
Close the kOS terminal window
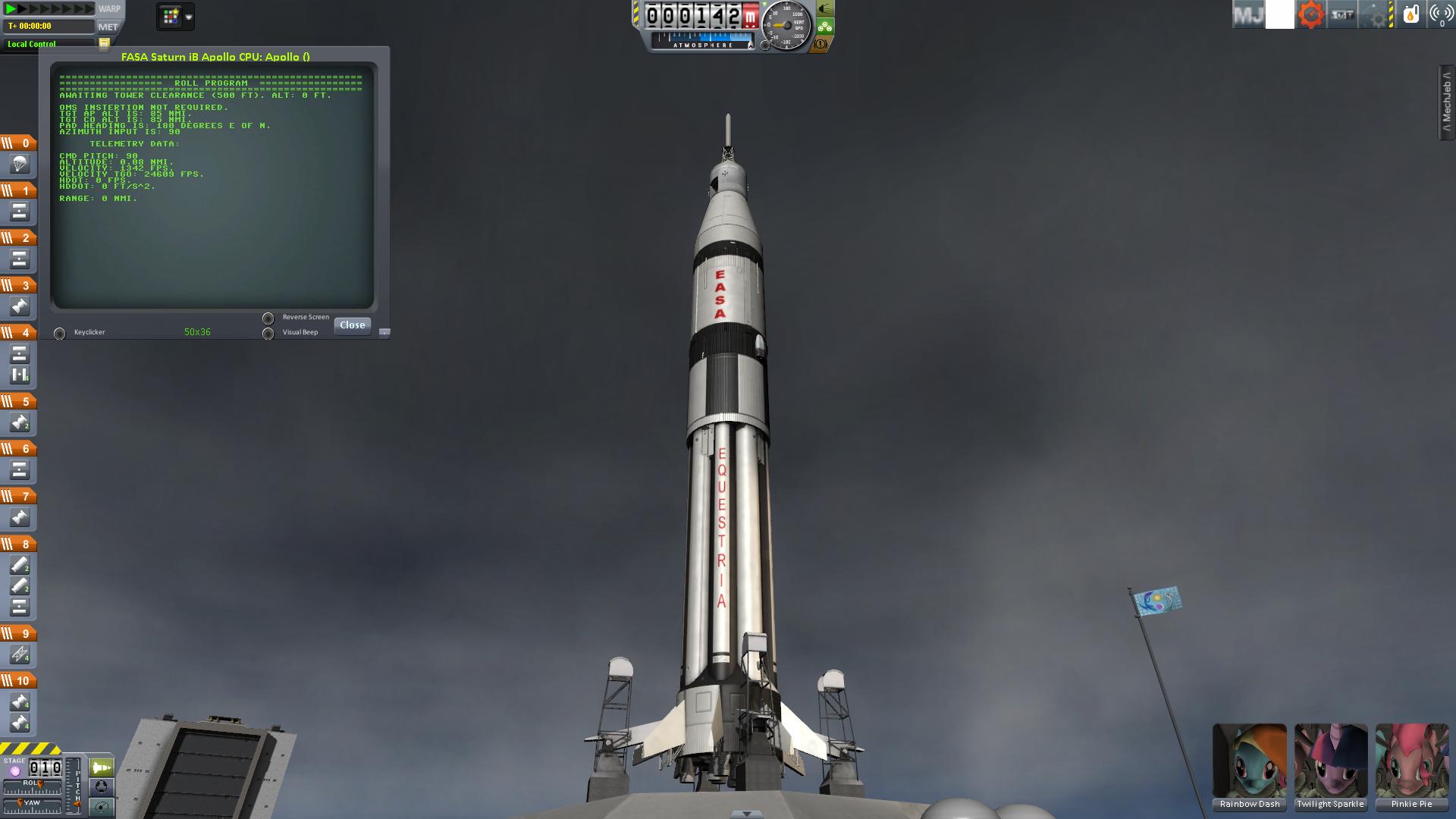pos(352,325)
